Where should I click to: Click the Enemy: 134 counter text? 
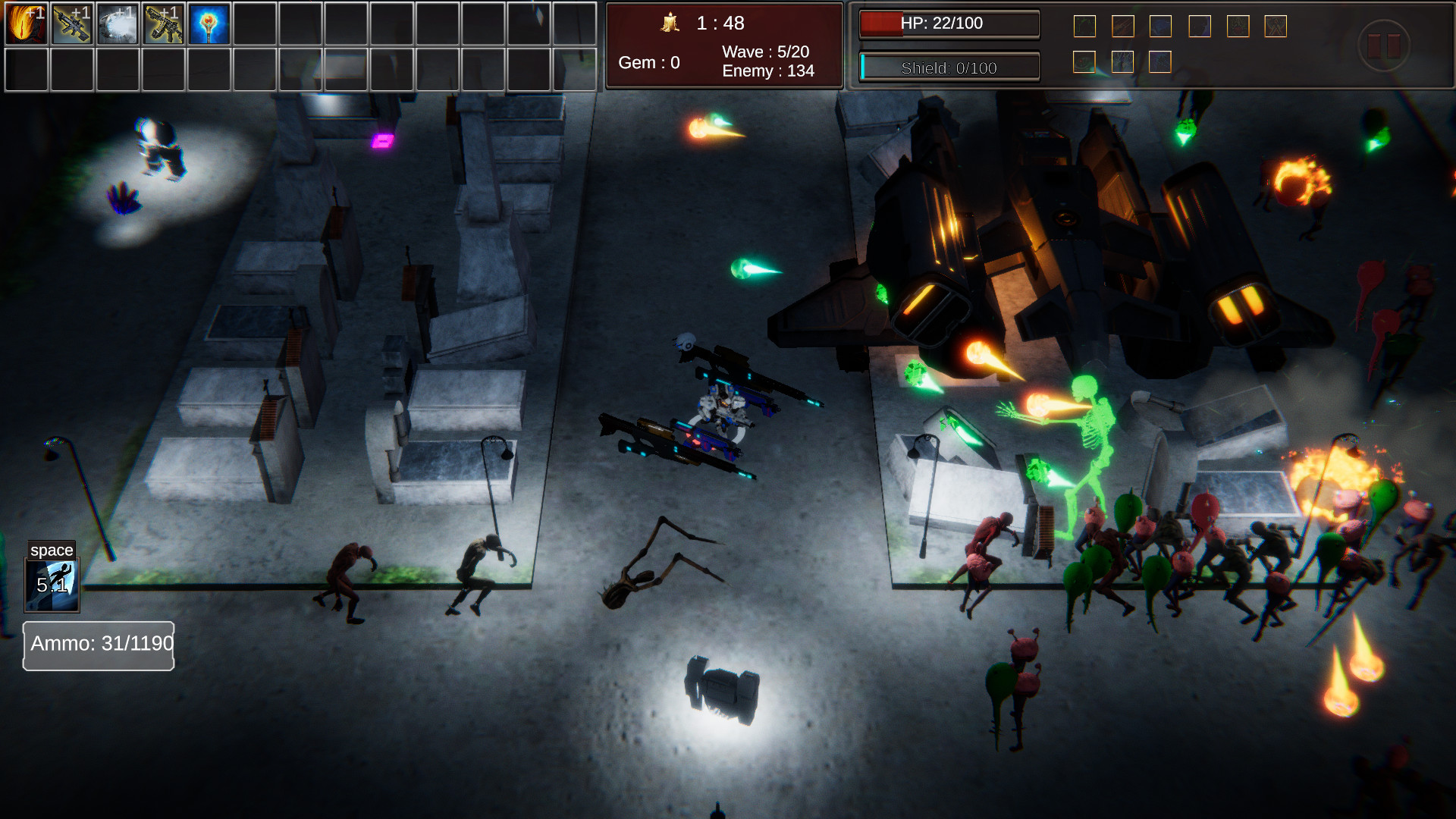(x=769, y=71)
